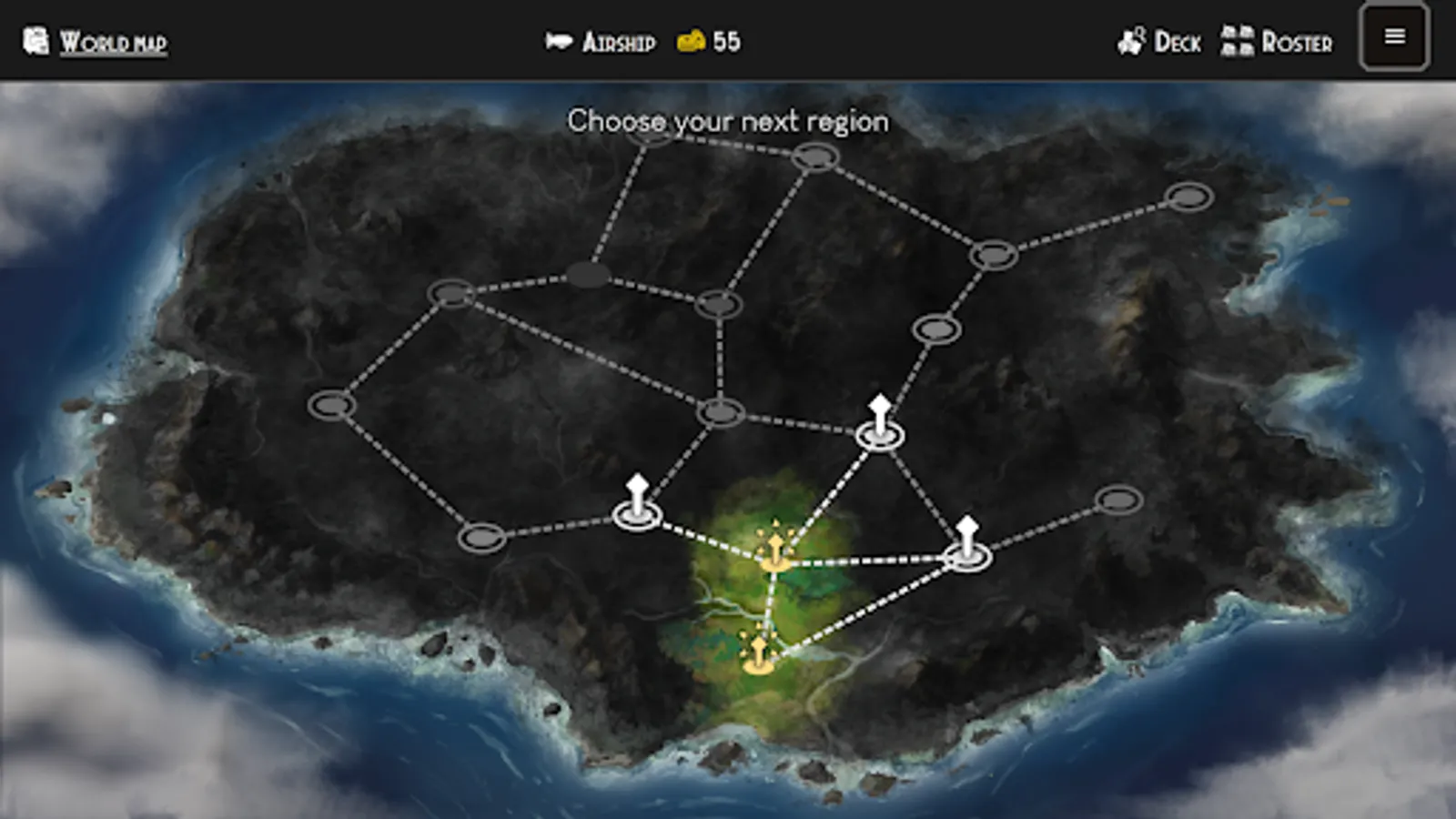Select the white arrow pin above the glowing region
Viewport: 1456px width, 819px height.
[x=879, y=423]
